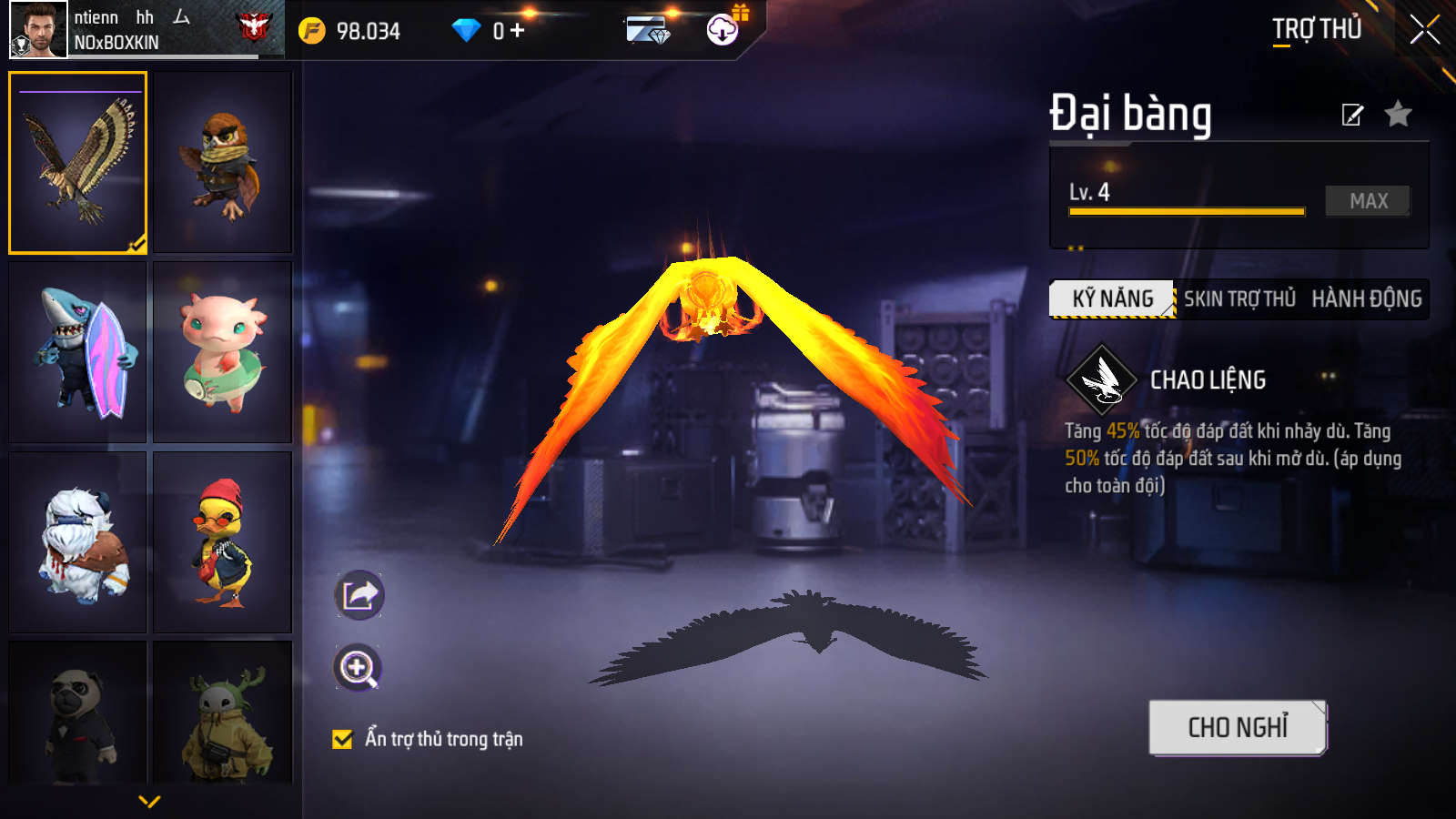Image resolution: width=1456 pixels, height=819 pixels.
Task: Select the eagle pet thumbnail
Action: (78, 162)
